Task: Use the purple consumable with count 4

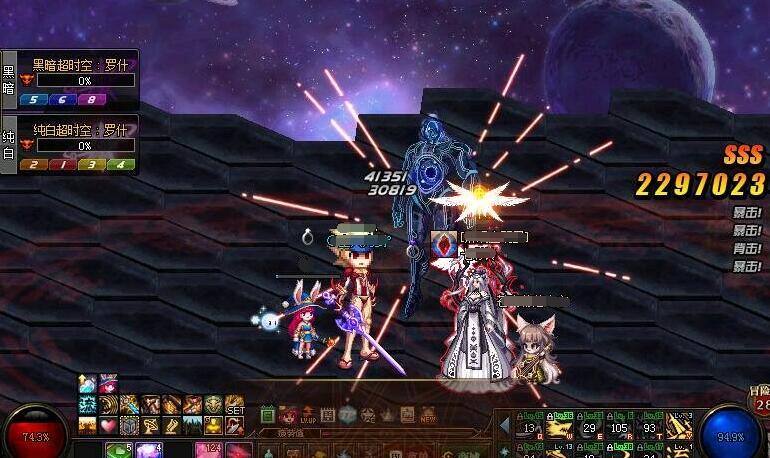Action: click(x=150, y=451)
